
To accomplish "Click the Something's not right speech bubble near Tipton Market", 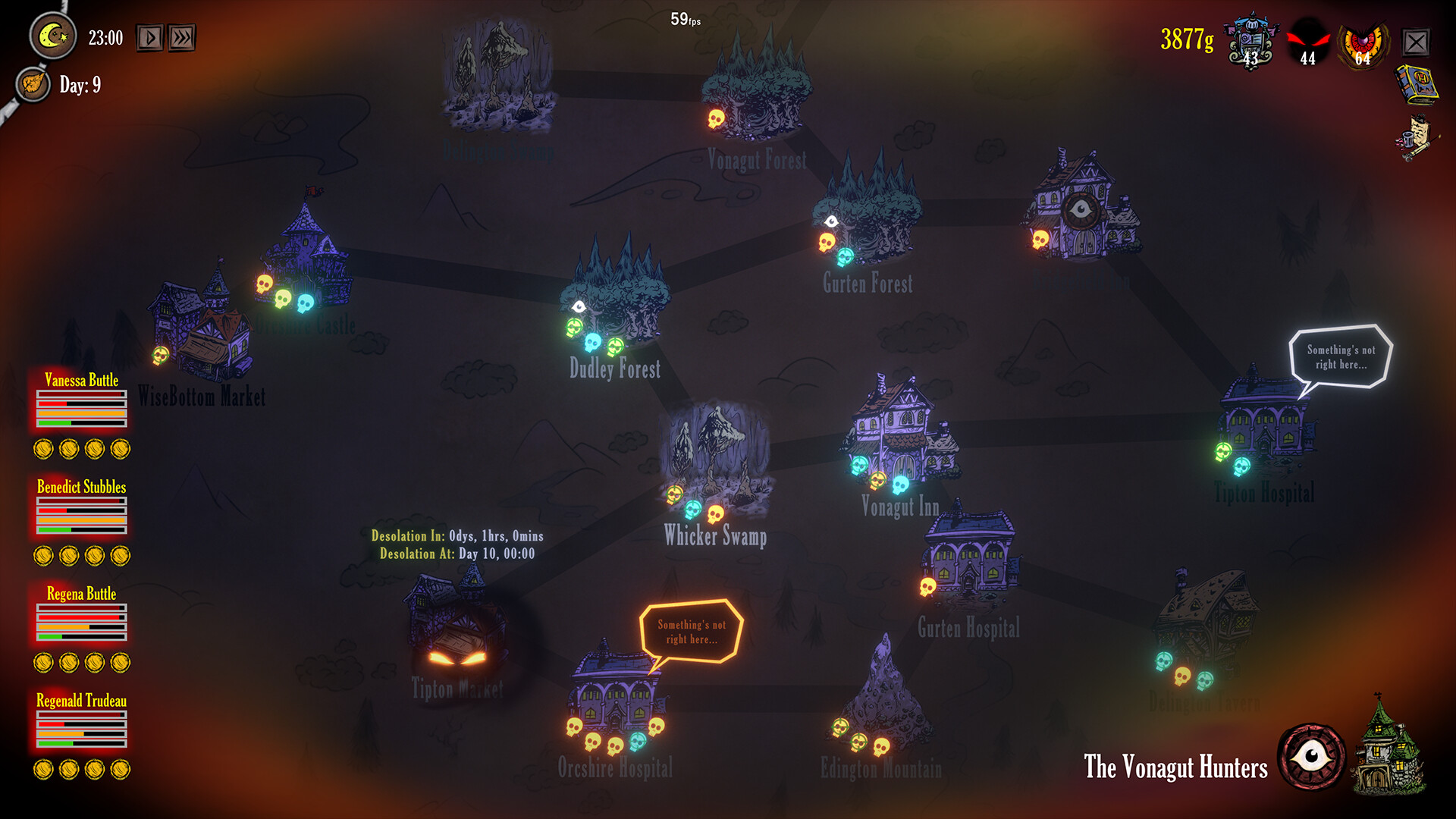I will pyautogui.click(x=689, y=630).
